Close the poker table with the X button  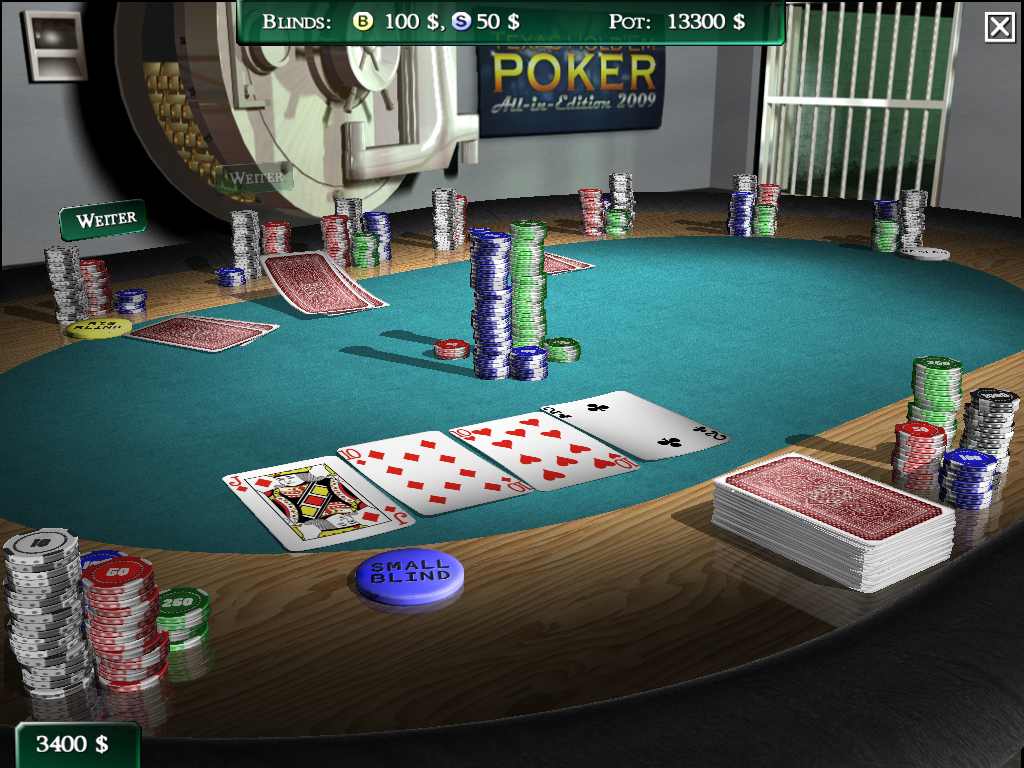(x=999, y=27)
